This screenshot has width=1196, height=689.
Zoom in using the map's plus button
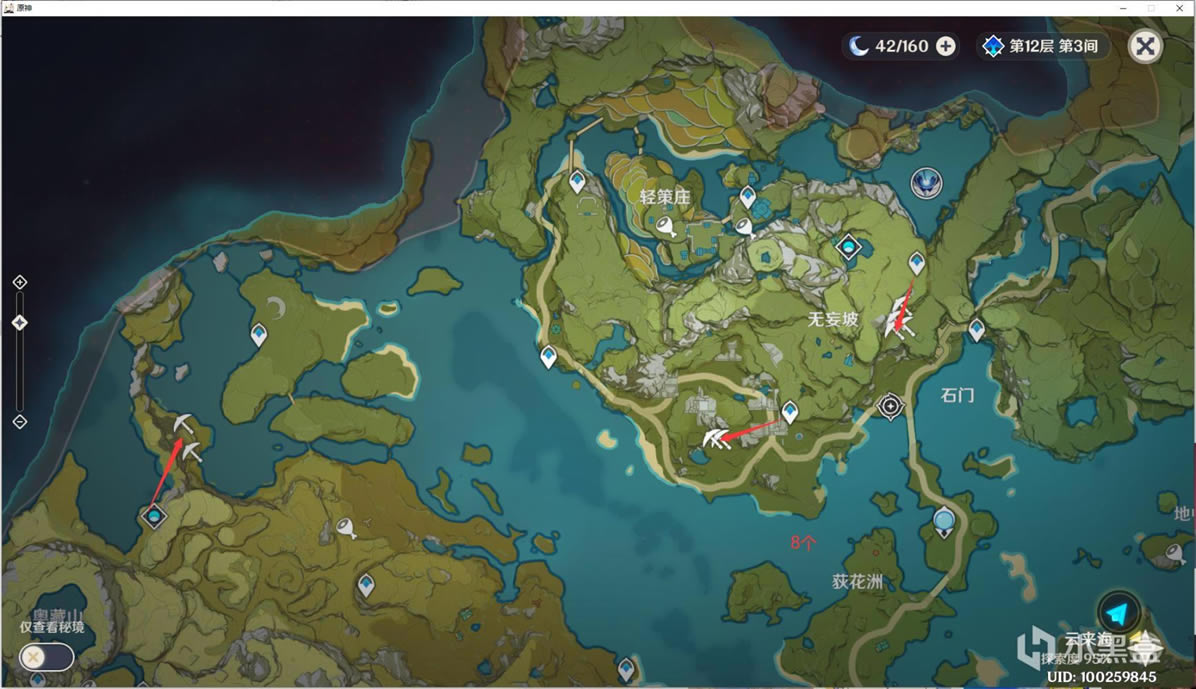[x=19, y=283]
